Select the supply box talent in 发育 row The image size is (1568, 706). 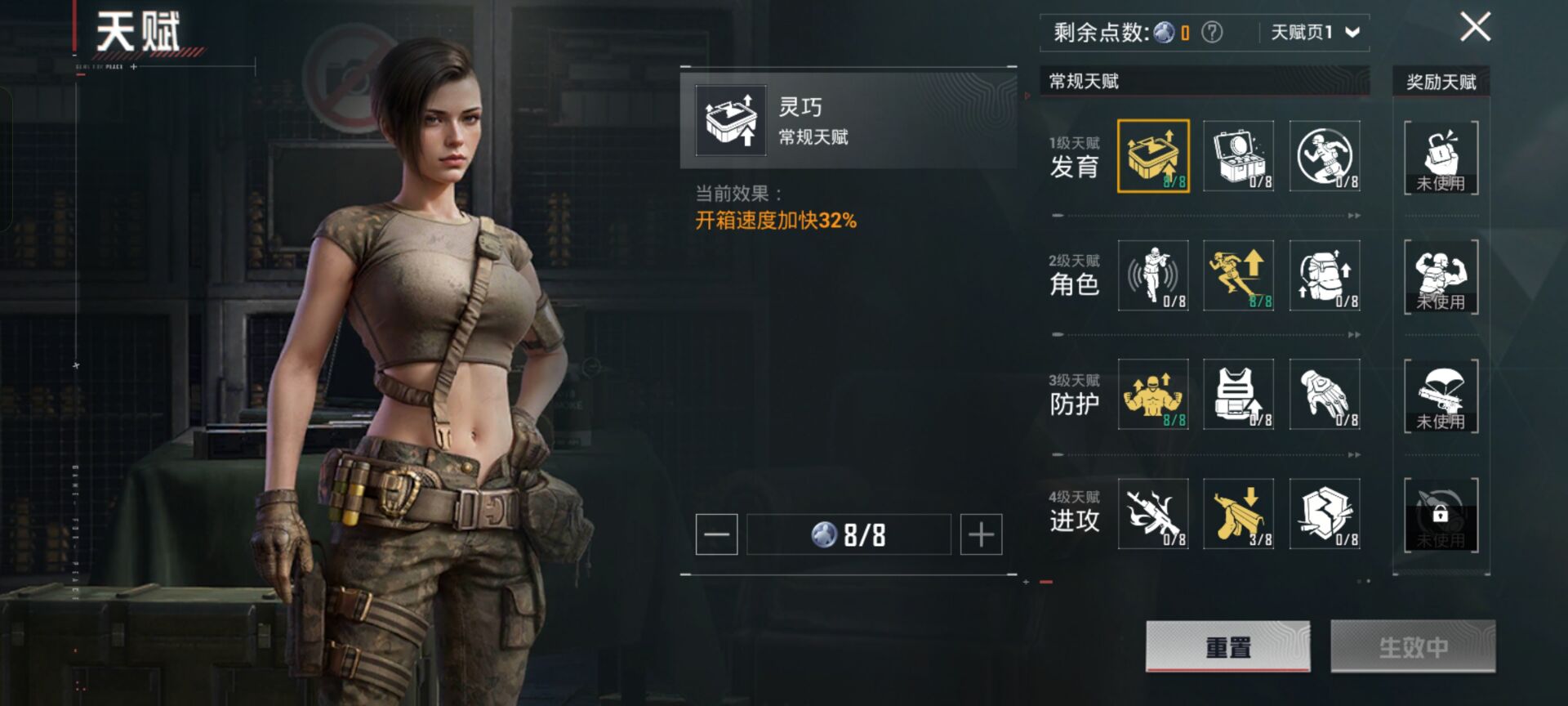[1238, 155]
